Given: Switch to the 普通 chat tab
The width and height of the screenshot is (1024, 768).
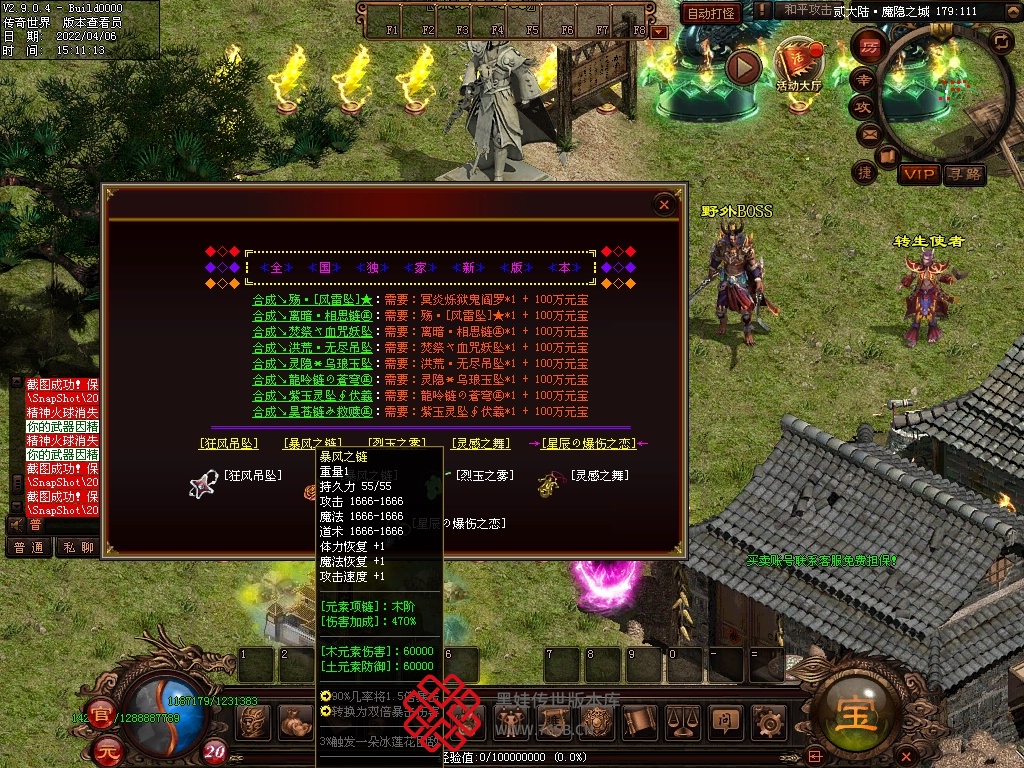Looking at the screenshot, I should click(x=29, y=547).
